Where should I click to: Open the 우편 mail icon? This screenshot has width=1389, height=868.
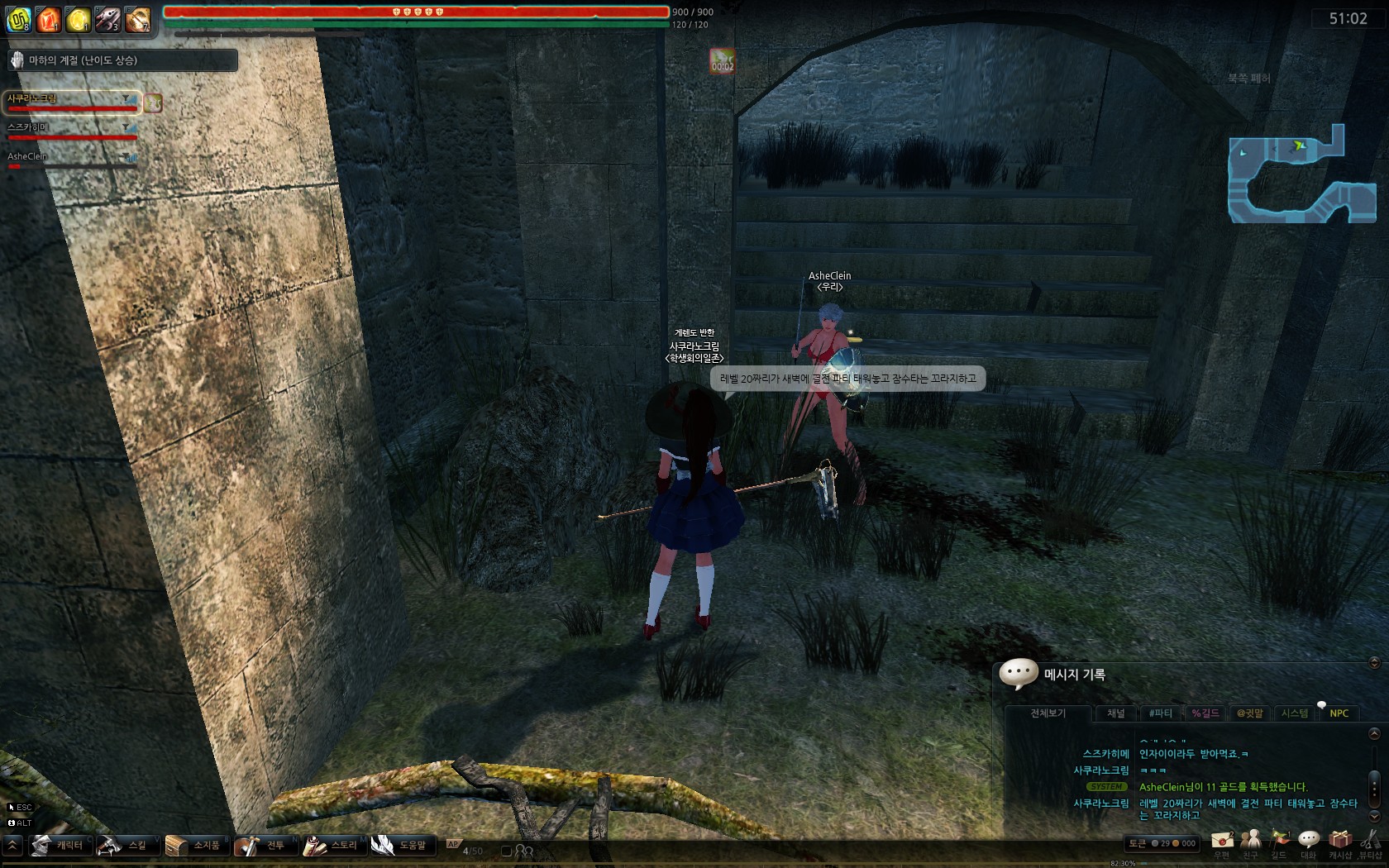1221,842
